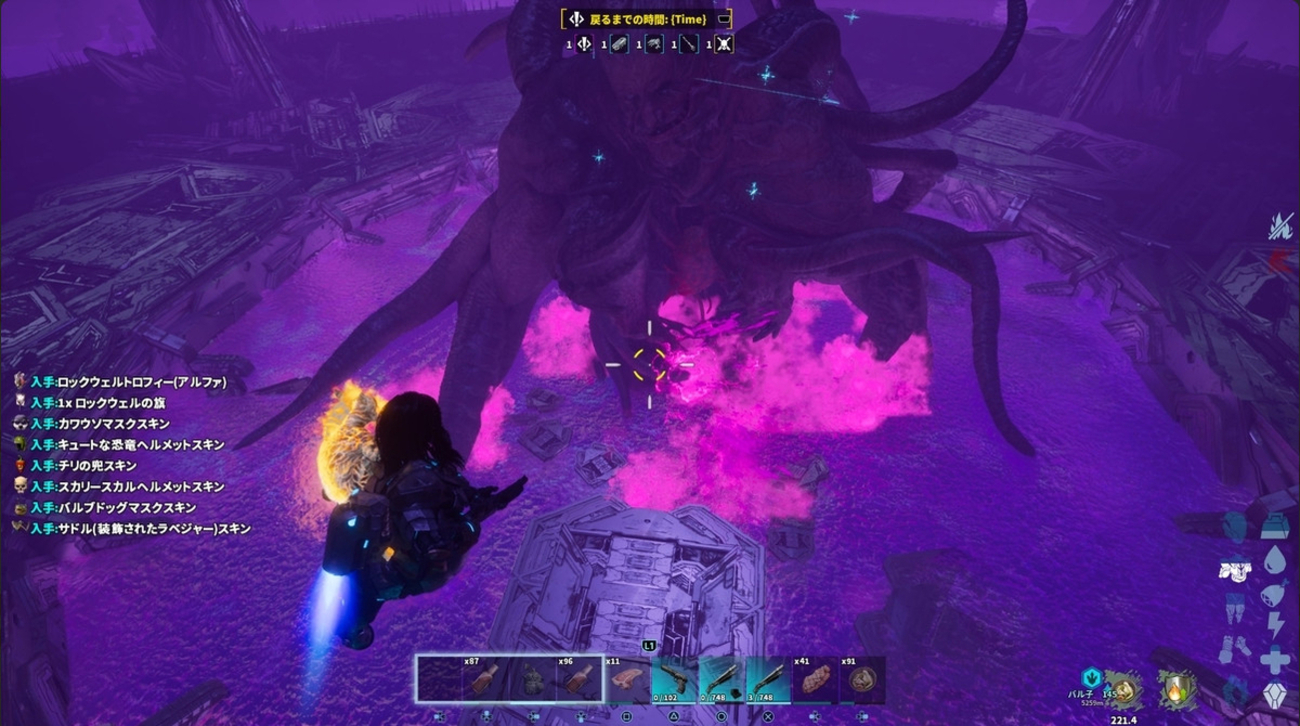Viewport: 1300px width, 726px height.
Task: Click the weight status icon
Action: click(1273, 526)
